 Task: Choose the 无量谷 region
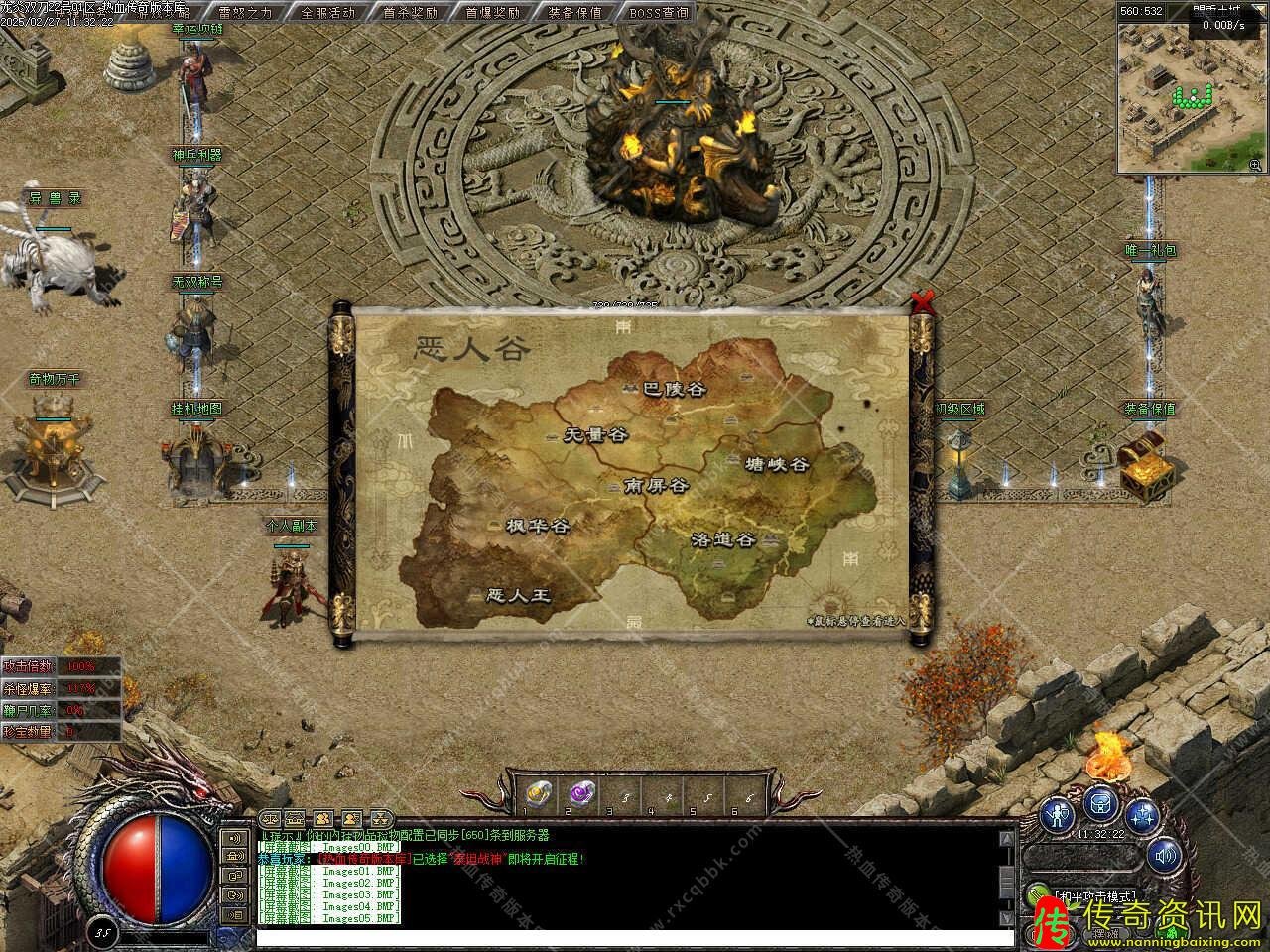click(x=595, y=434)
